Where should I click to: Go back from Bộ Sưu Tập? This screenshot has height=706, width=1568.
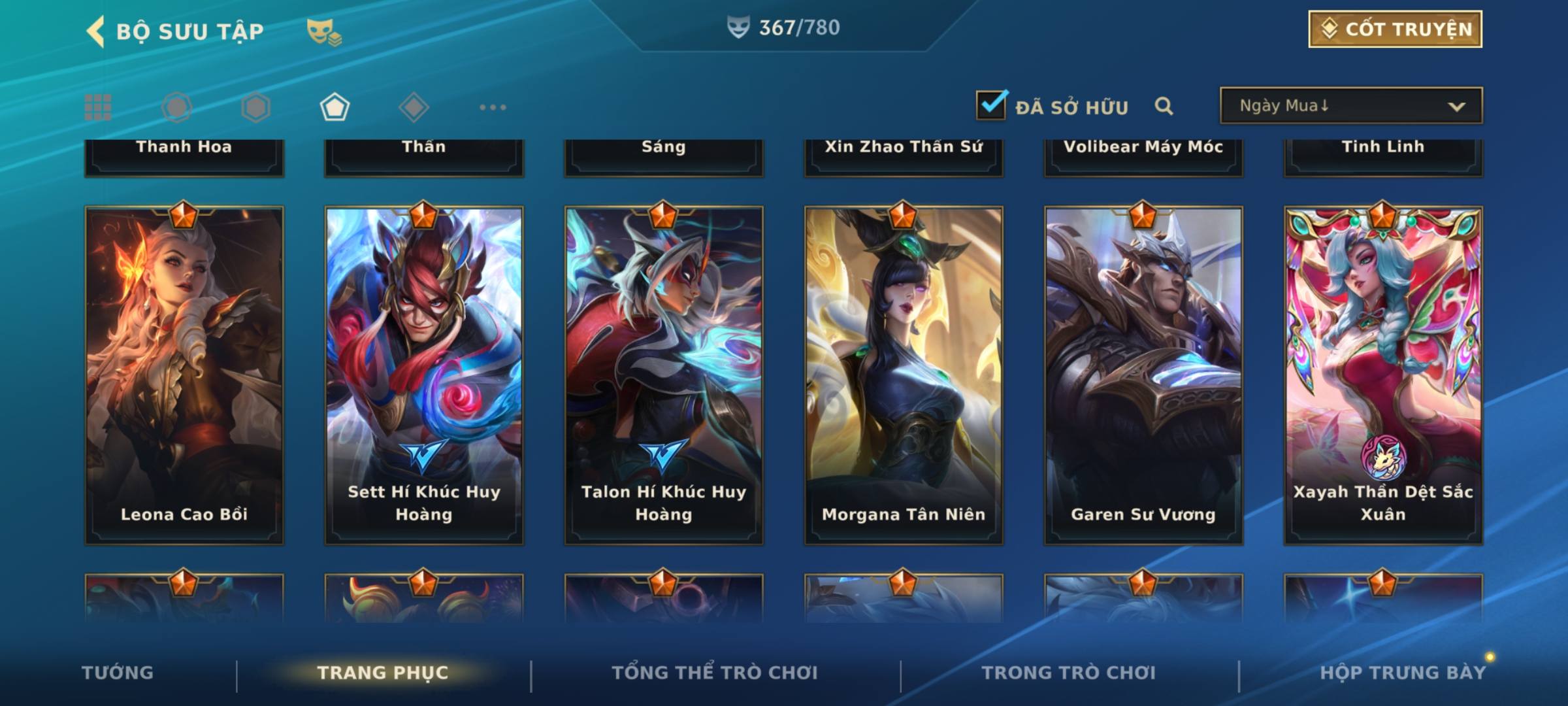95,31
